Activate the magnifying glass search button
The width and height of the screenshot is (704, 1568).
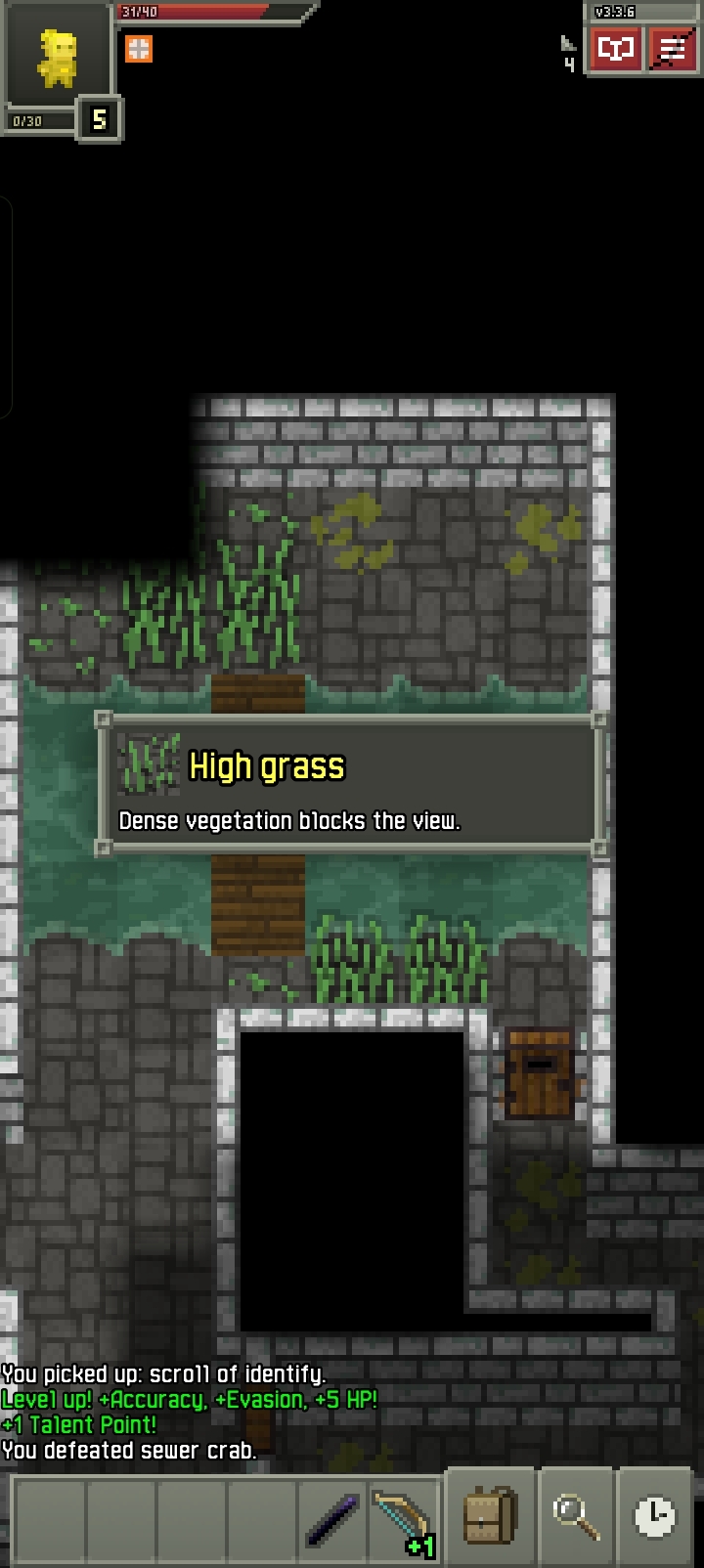[x=576, y=1517]
